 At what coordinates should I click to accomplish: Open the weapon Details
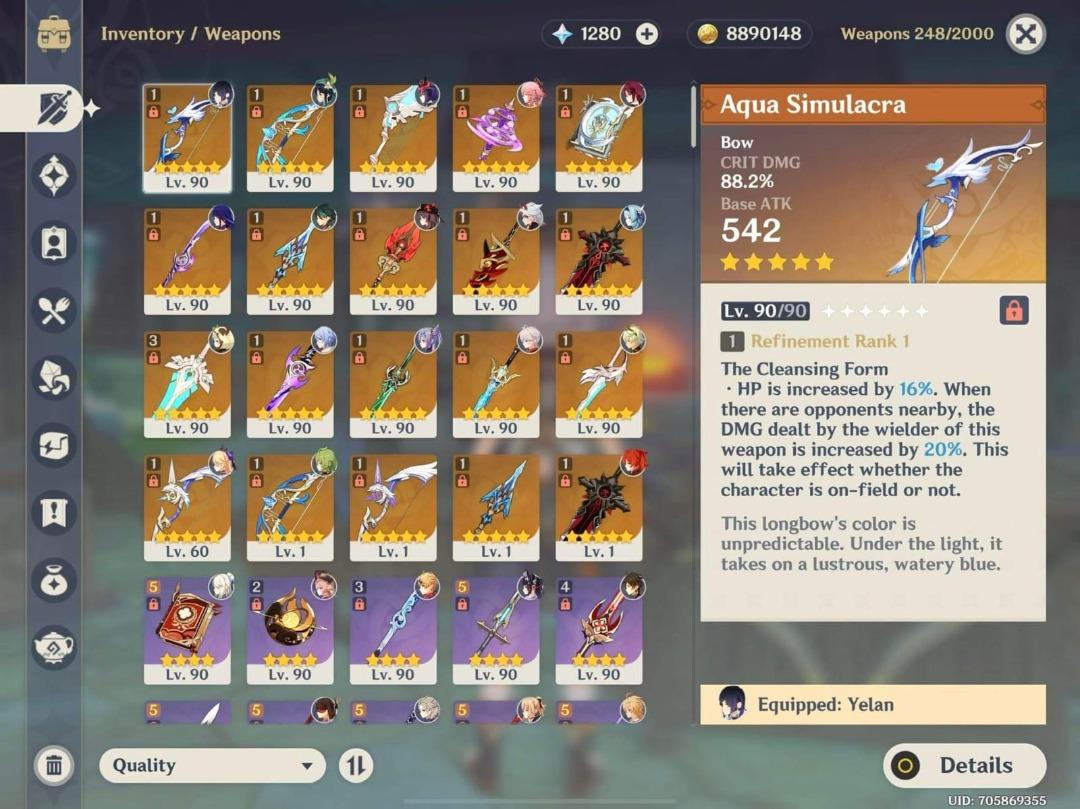pos(964,766)
